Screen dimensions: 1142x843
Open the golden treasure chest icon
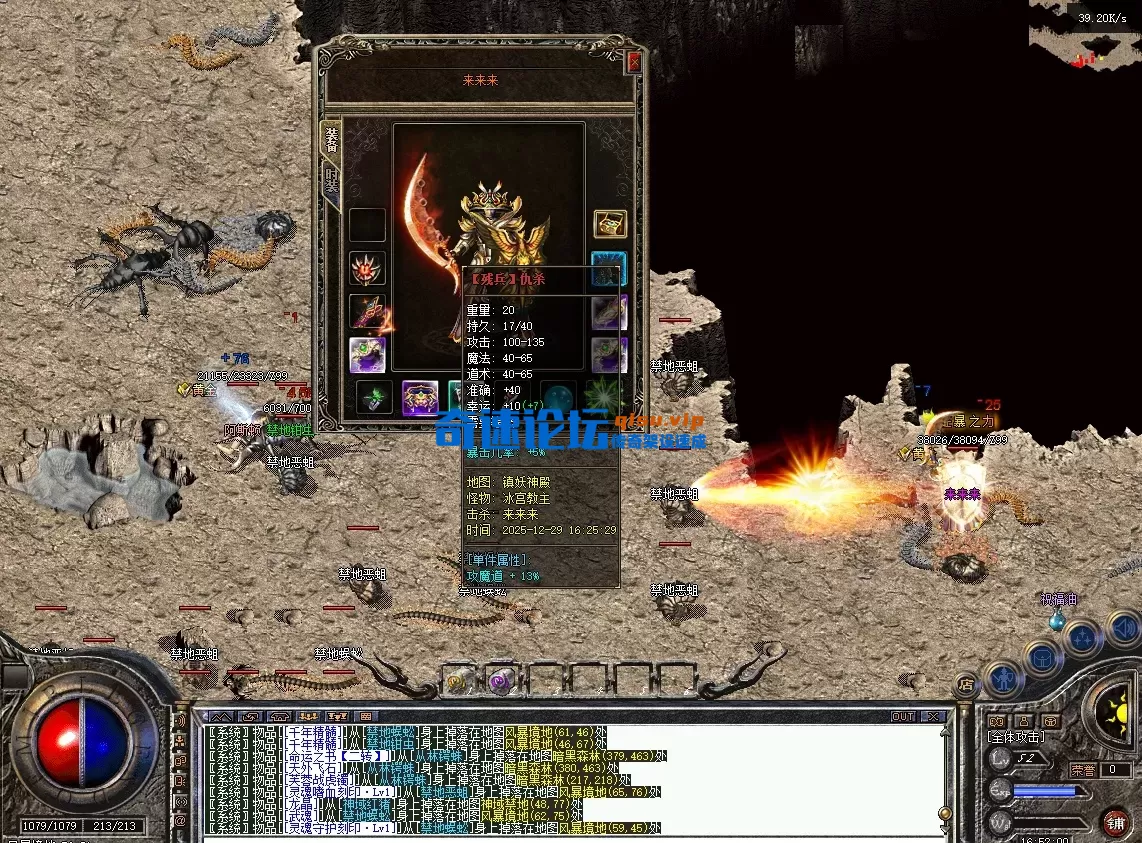click(609, 224)
